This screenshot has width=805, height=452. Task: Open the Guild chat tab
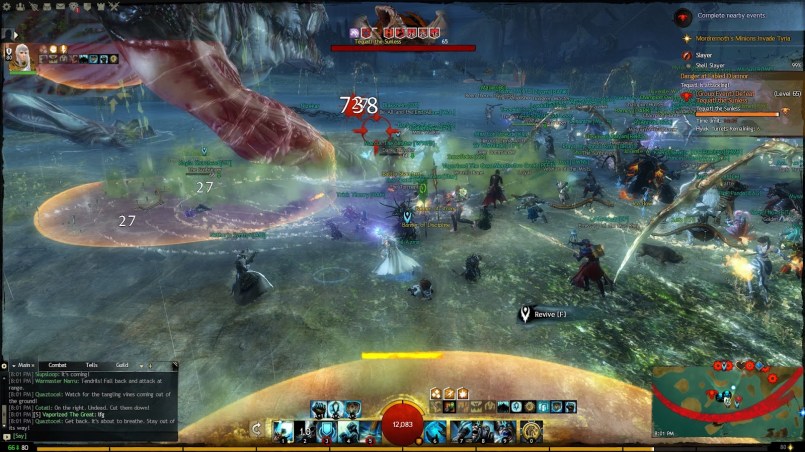pos(121,366)
